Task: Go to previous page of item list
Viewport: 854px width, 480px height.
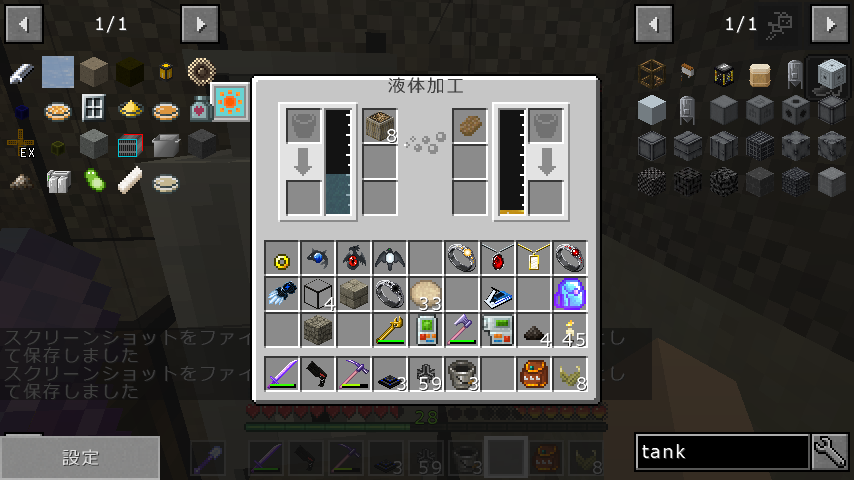Action: (x=654, y=23)
